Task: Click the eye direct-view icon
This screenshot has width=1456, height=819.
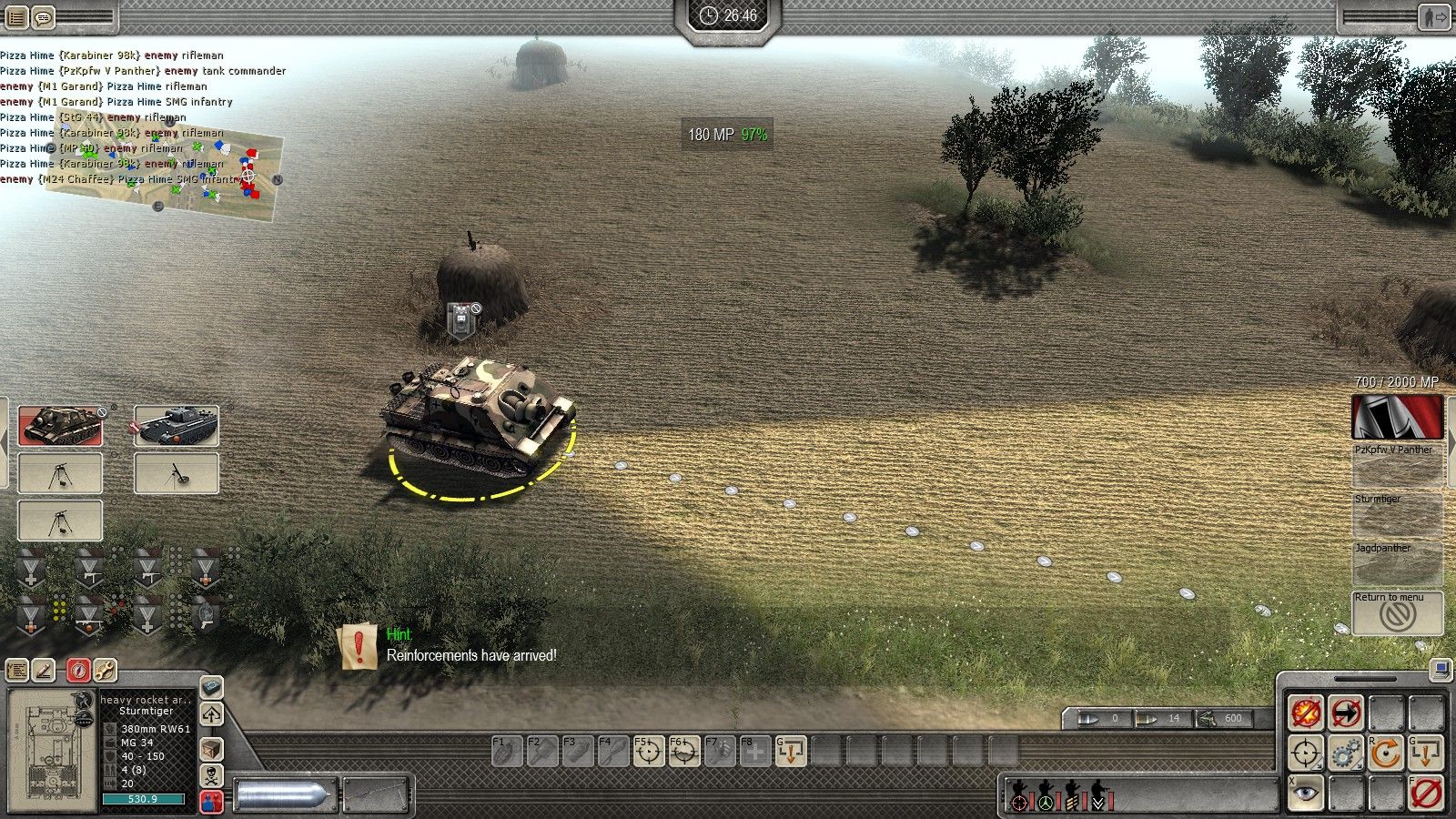Action: pyautogui.click(x=1306, y=794)
